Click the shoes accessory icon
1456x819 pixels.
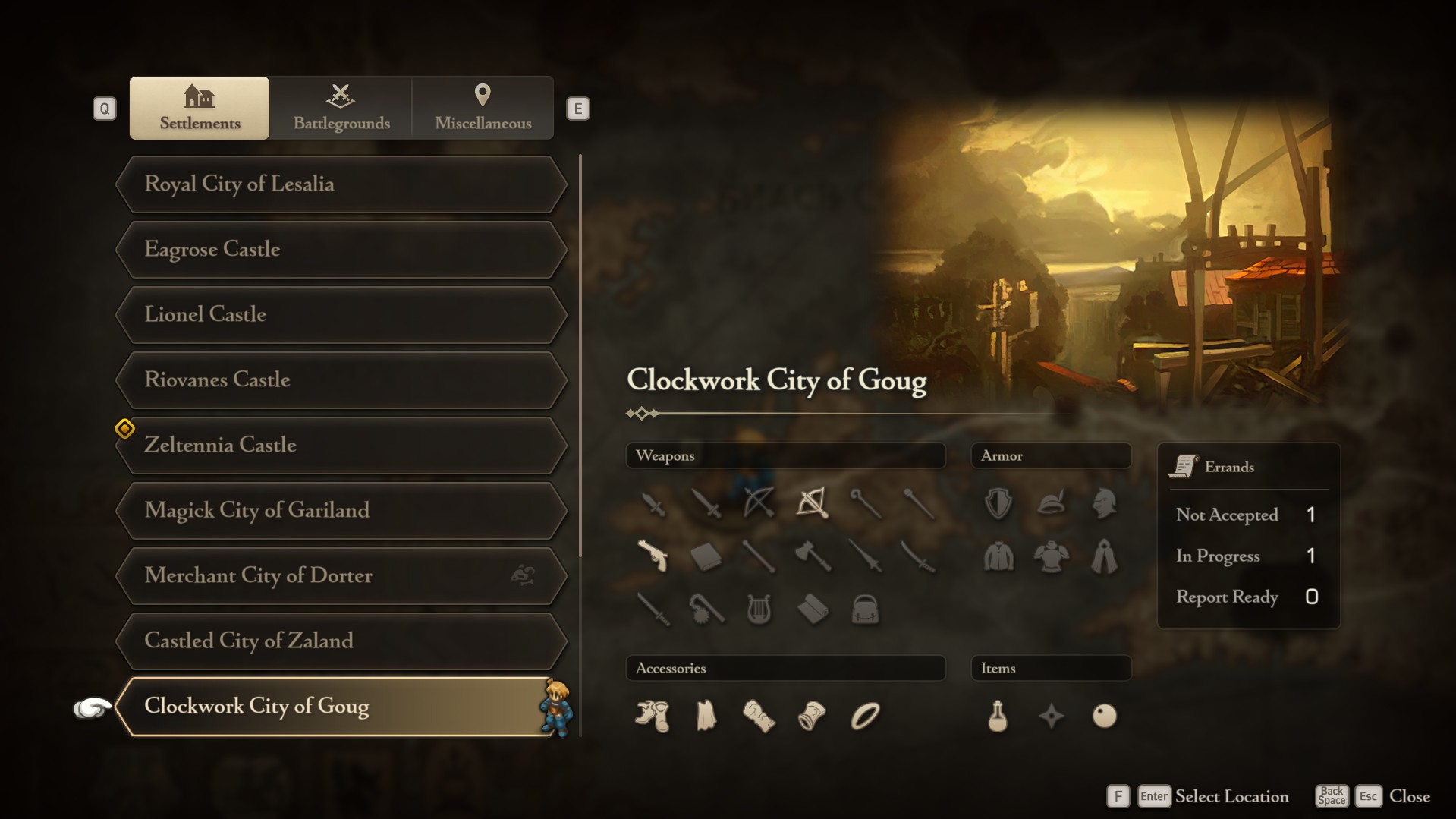(653, 716)
